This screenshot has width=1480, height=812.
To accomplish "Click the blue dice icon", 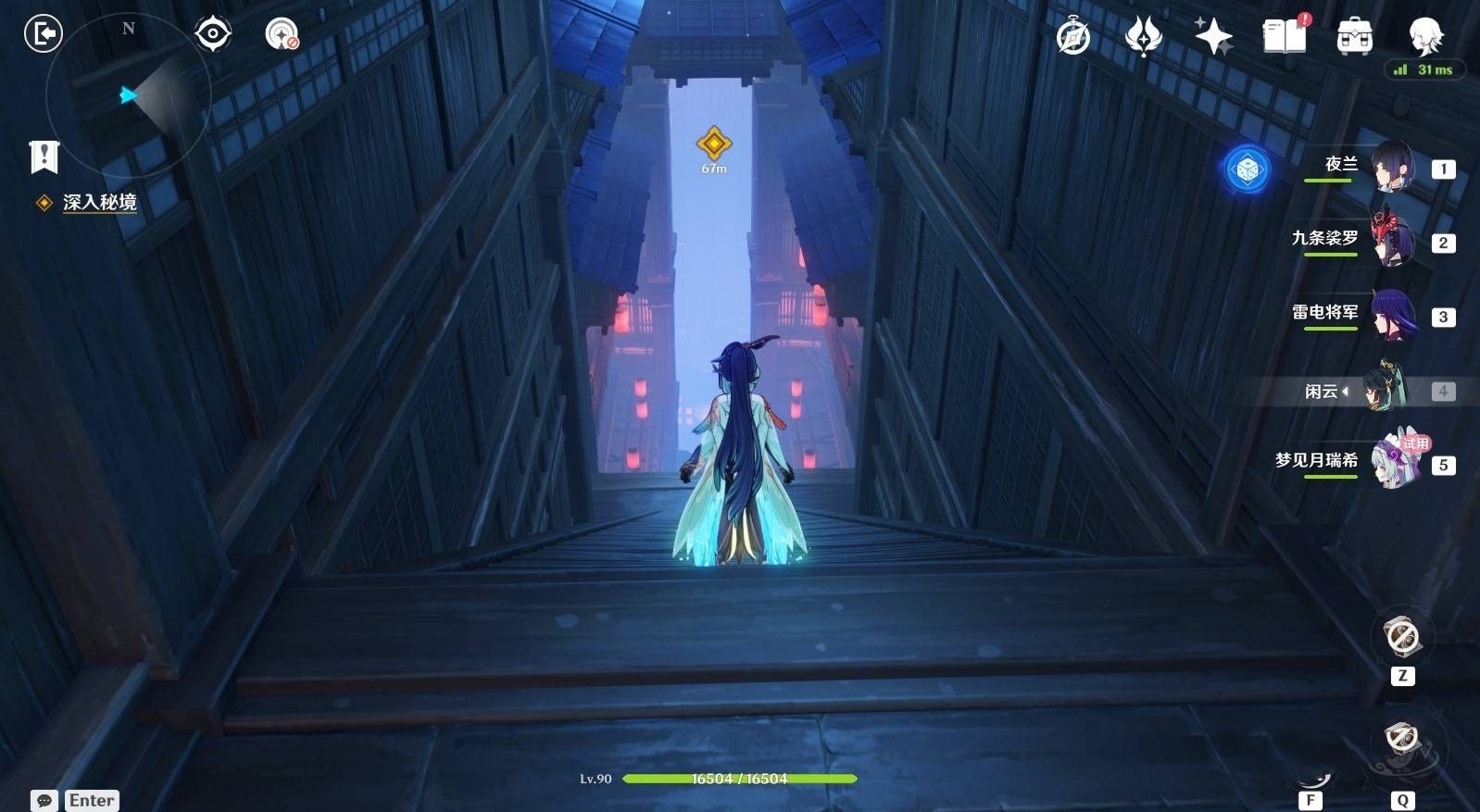I will 1247,169.
